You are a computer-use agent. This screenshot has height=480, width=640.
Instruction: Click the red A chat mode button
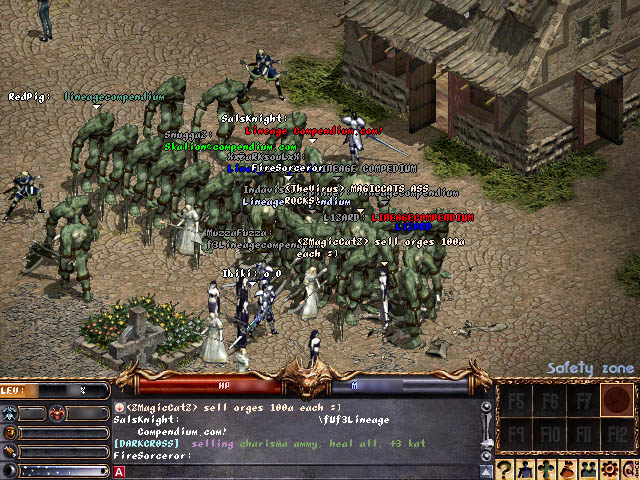tap(121, 471)
